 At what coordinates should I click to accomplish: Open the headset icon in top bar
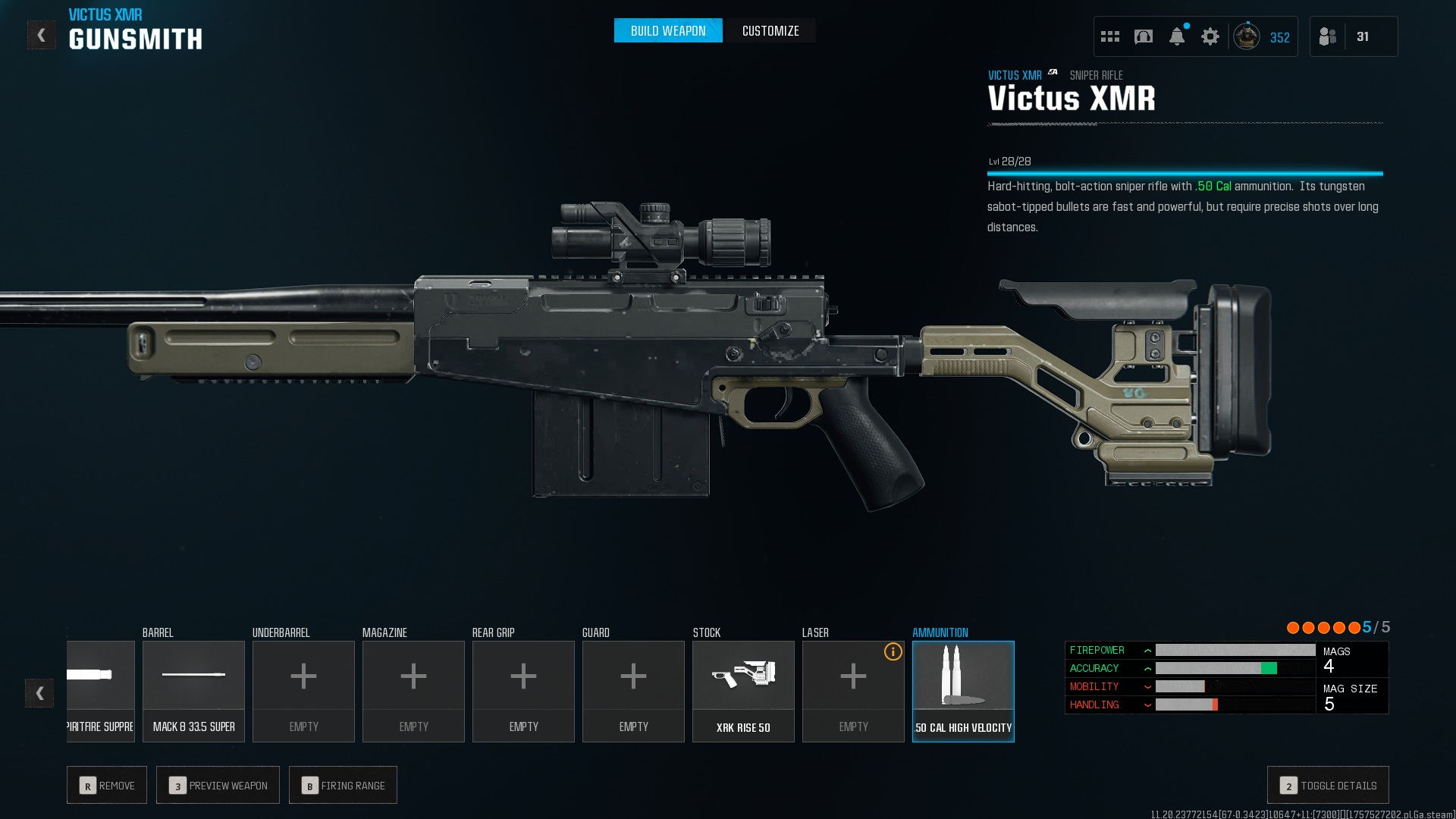point(1143,36)
